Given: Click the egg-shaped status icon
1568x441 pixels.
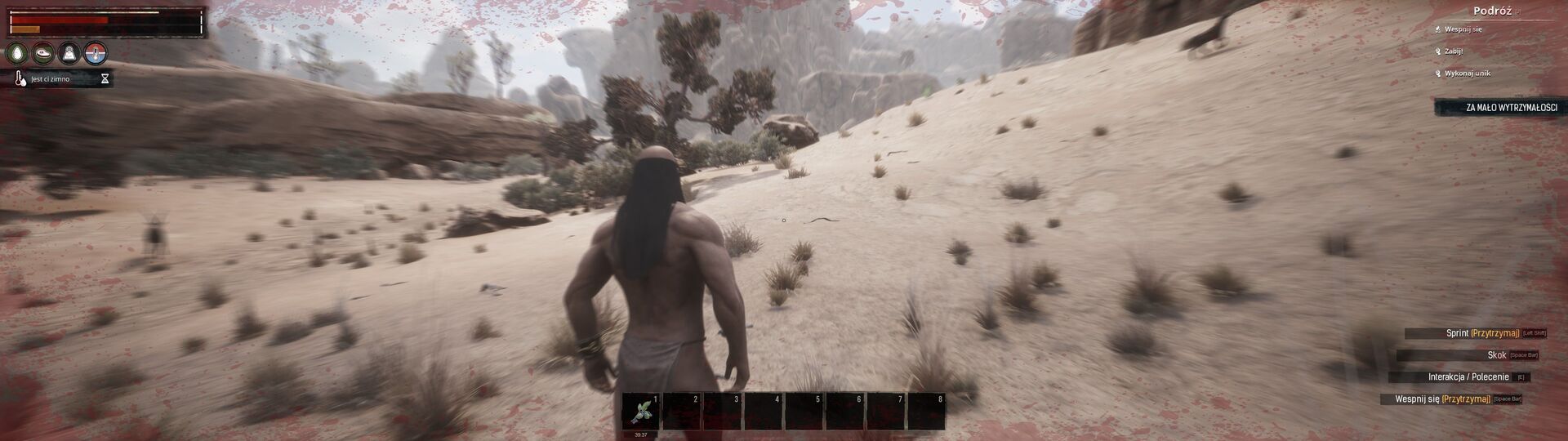Looking at the screenshot, I should (17, 54).
